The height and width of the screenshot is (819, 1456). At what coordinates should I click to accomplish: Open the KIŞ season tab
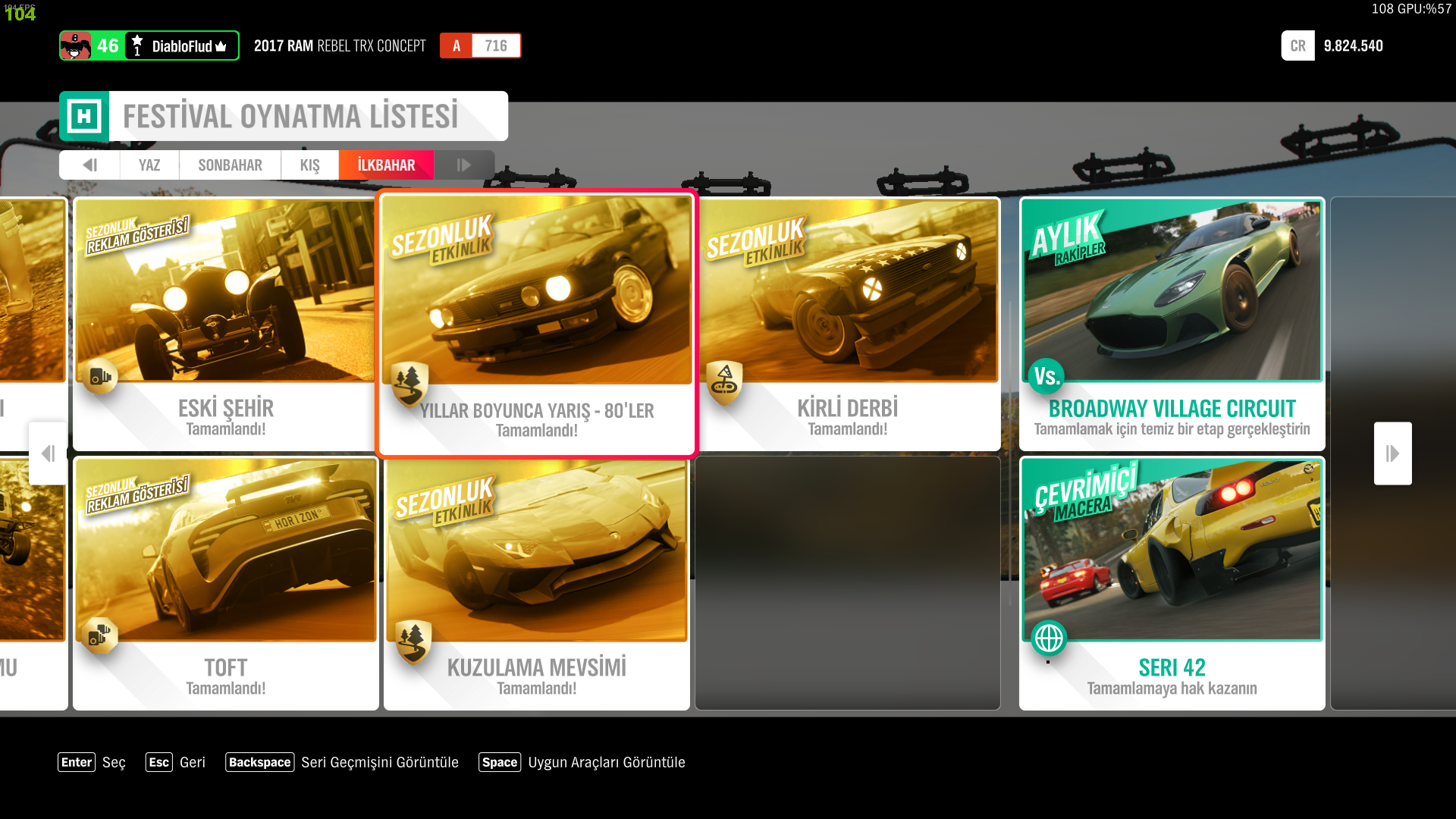click(309, 165)
